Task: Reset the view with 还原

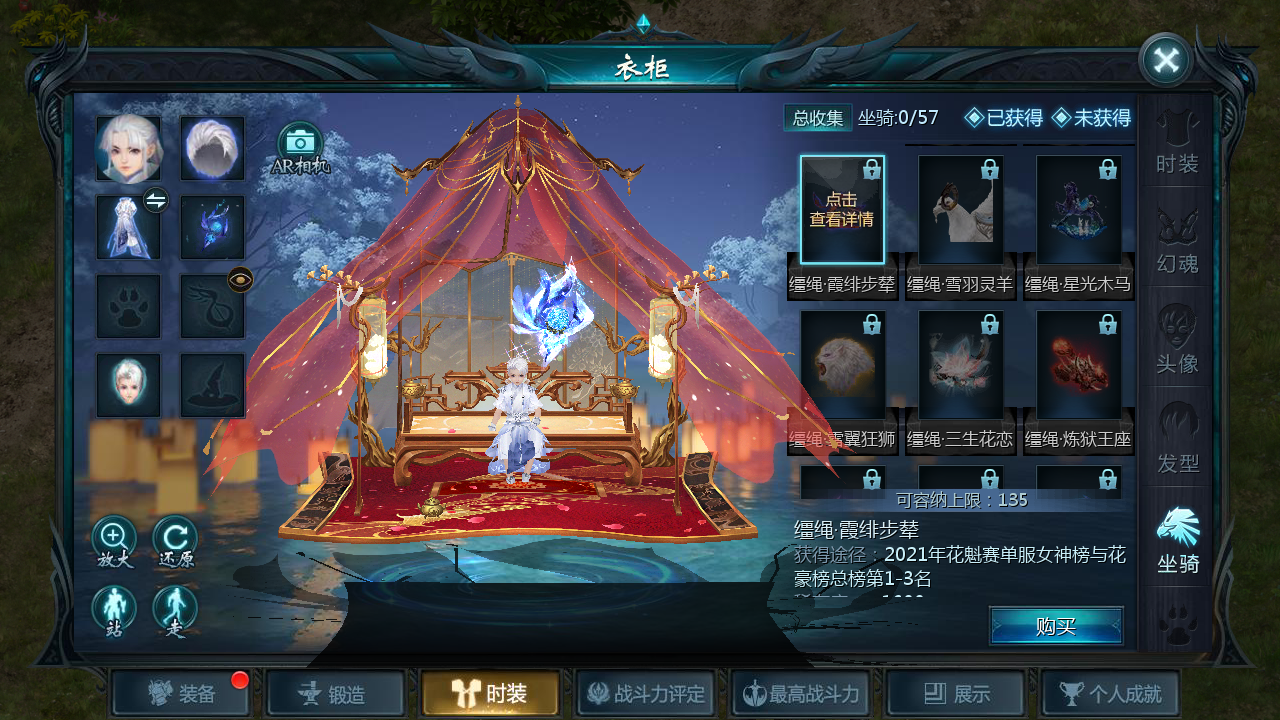Action: (x=175, y=542)
